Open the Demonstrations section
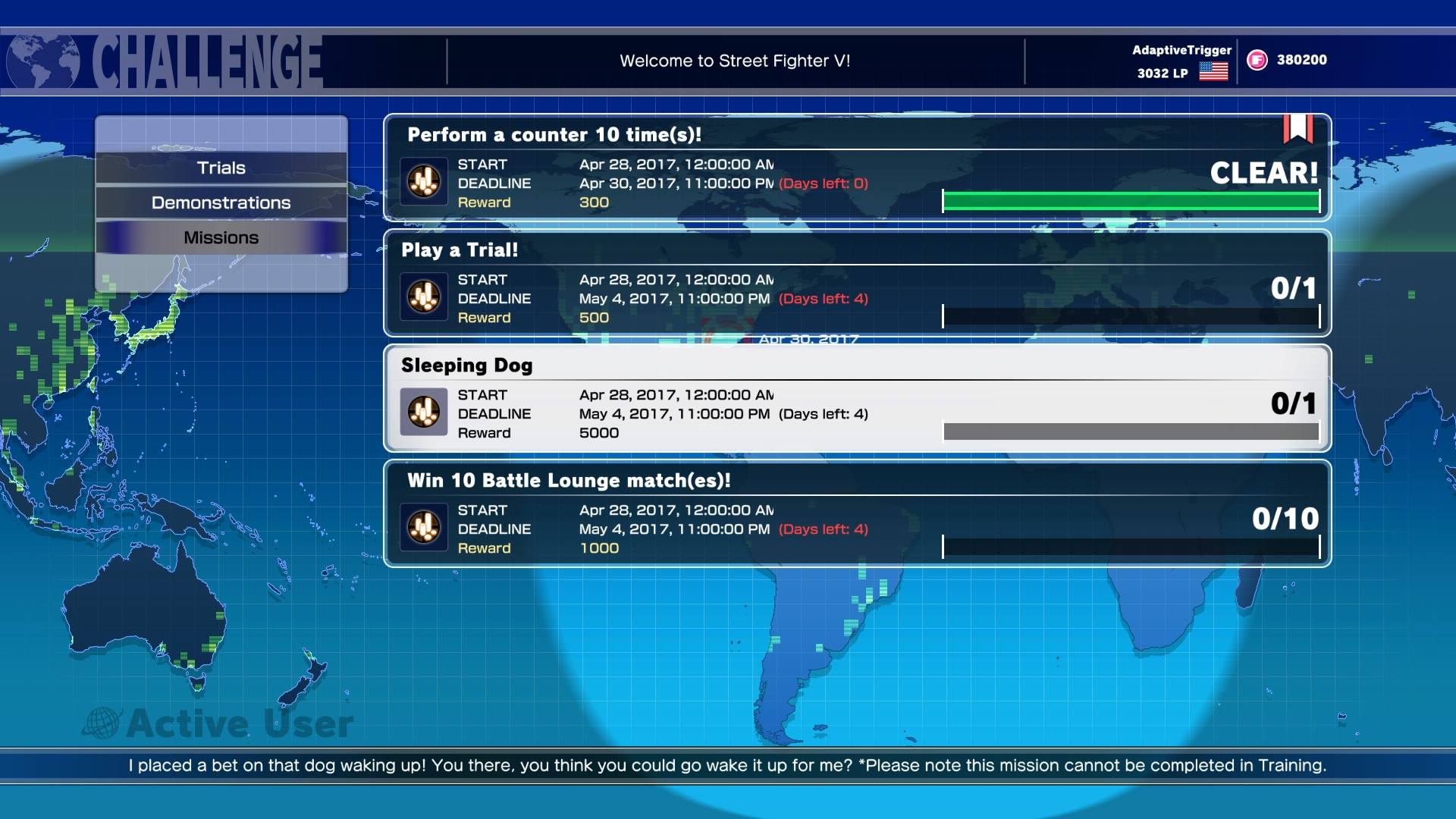The image size is (1456, 819). 221,202
